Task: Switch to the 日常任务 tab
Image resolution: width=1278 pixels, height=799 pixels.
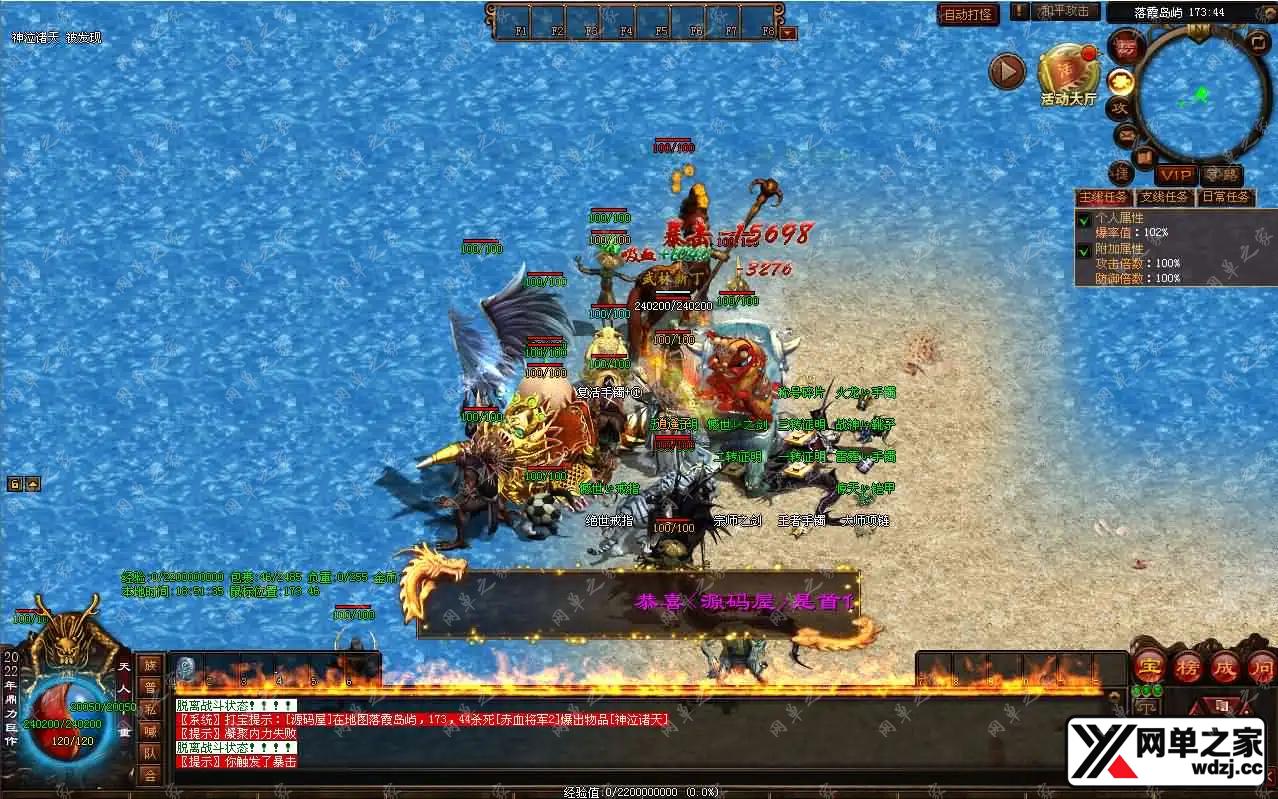Action: (x=1225, y=197)
